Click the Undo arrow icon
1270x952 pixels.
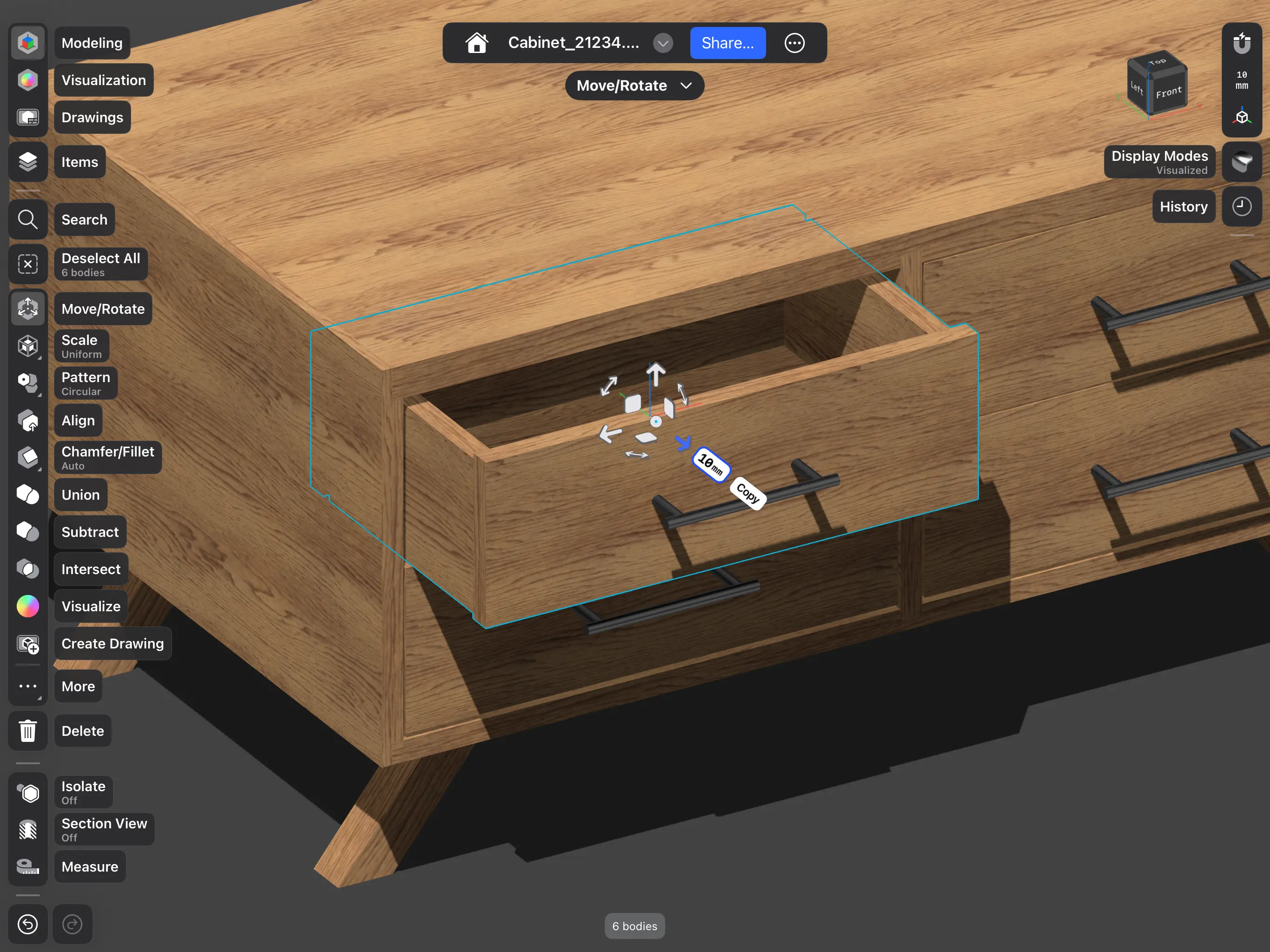27,924
